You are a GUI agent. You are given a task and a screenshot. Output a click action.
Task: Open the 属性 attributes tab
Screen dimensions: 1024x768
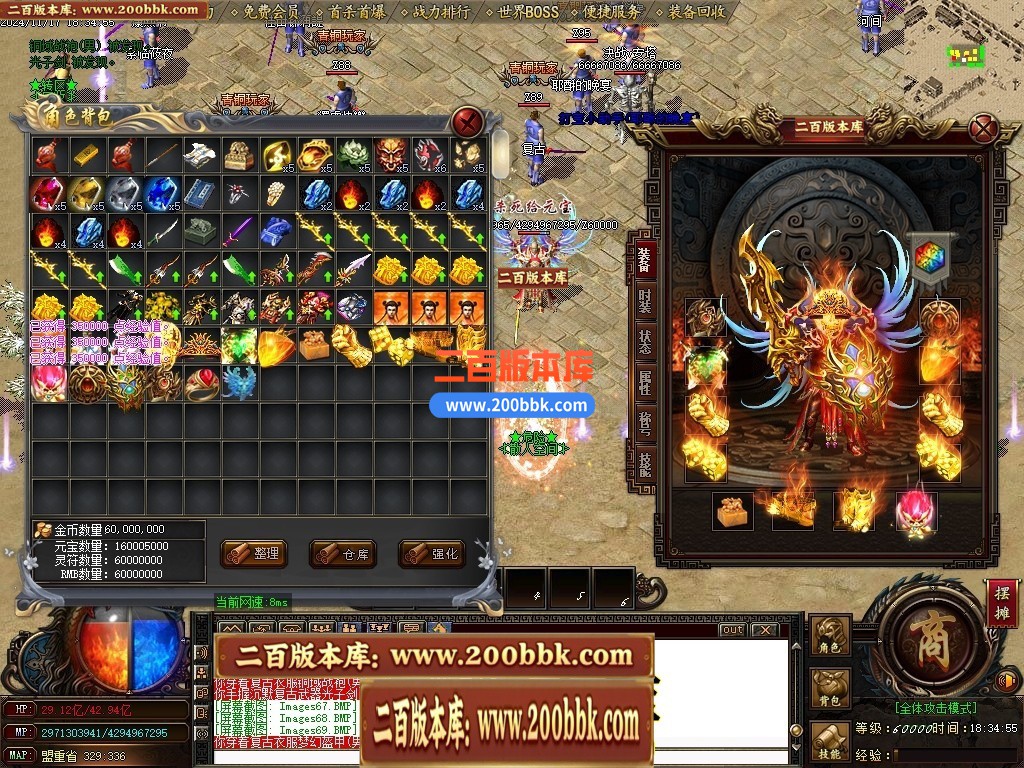[x=644, y=382]
